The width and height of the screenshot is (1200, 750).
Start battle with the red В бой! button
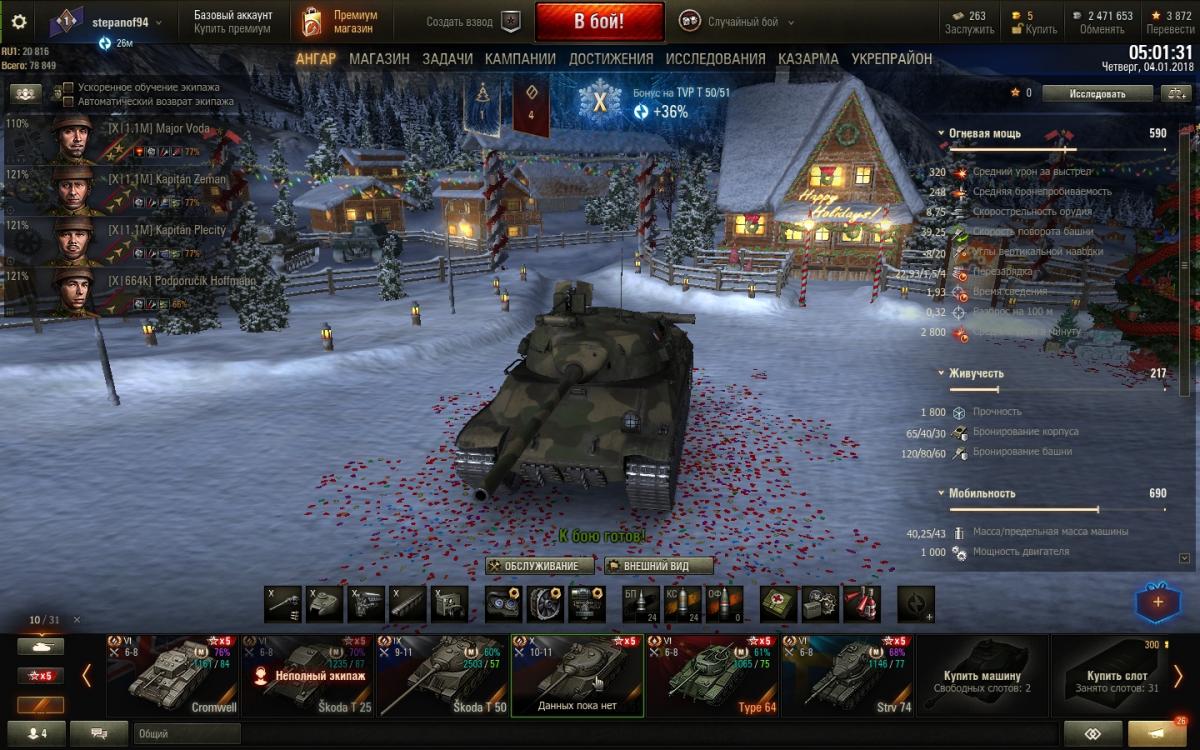[599, 21]
